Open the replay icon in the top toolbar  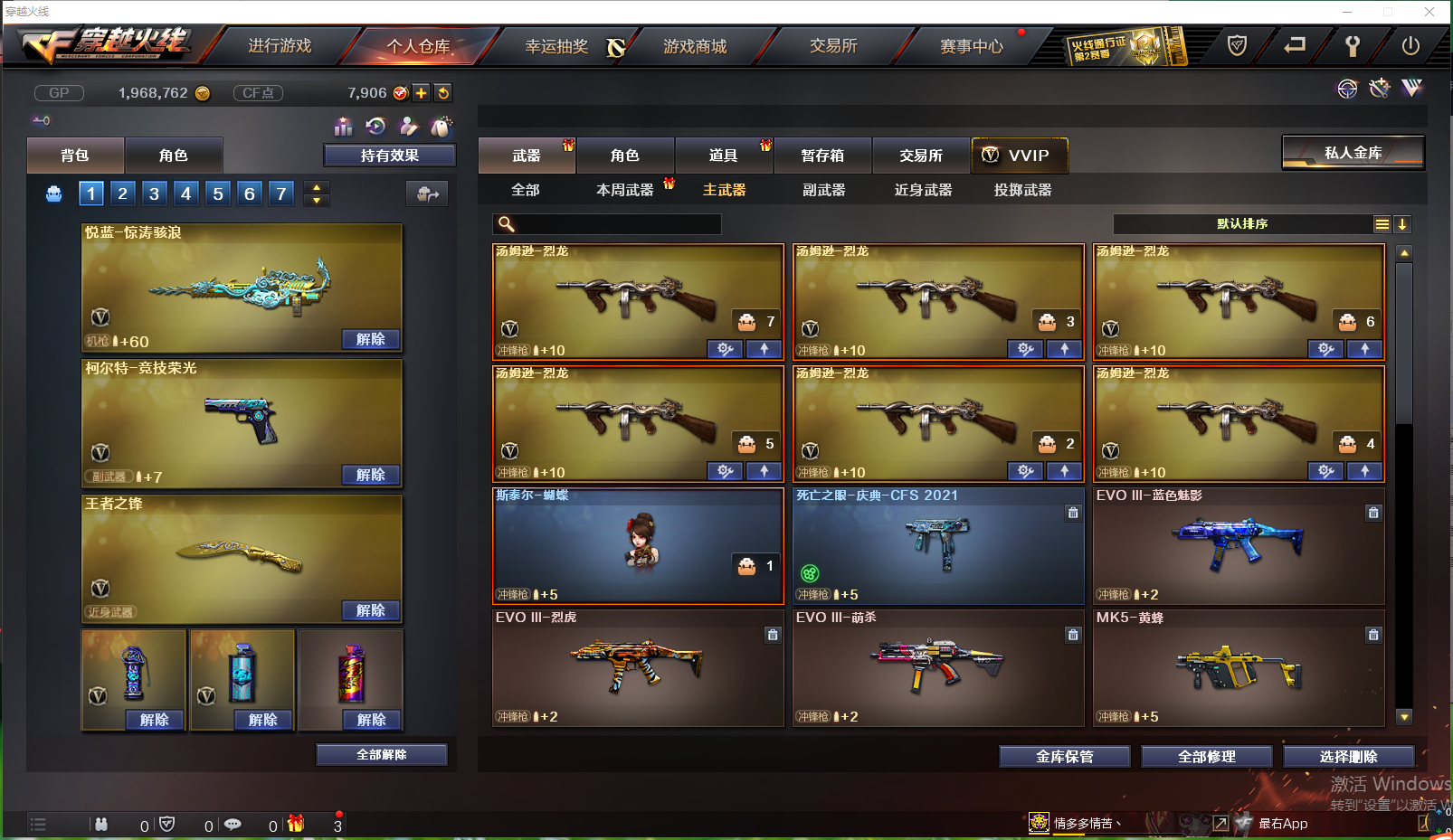pos(376,127)
